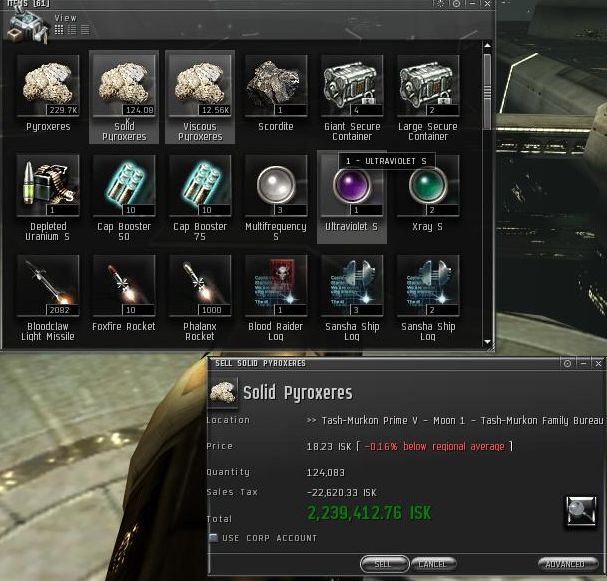Cancel the Solid Pyroxeres sale
Image resolution: width=607 pixels, height=581 pixels.
(x=433, y=564)
